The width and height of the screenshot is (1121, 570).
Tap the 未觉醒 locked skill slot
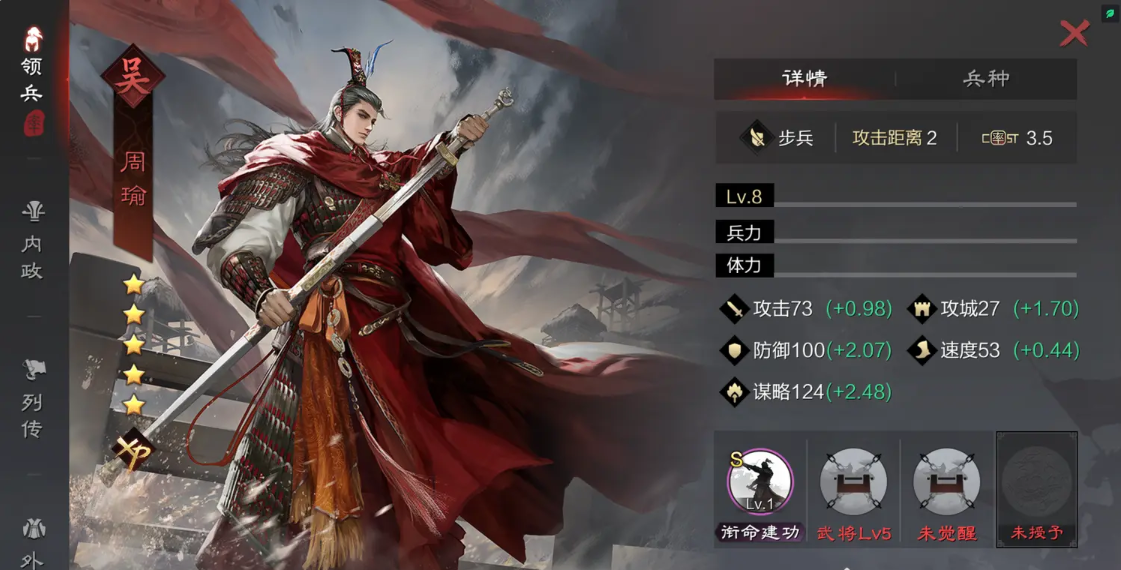946,482
